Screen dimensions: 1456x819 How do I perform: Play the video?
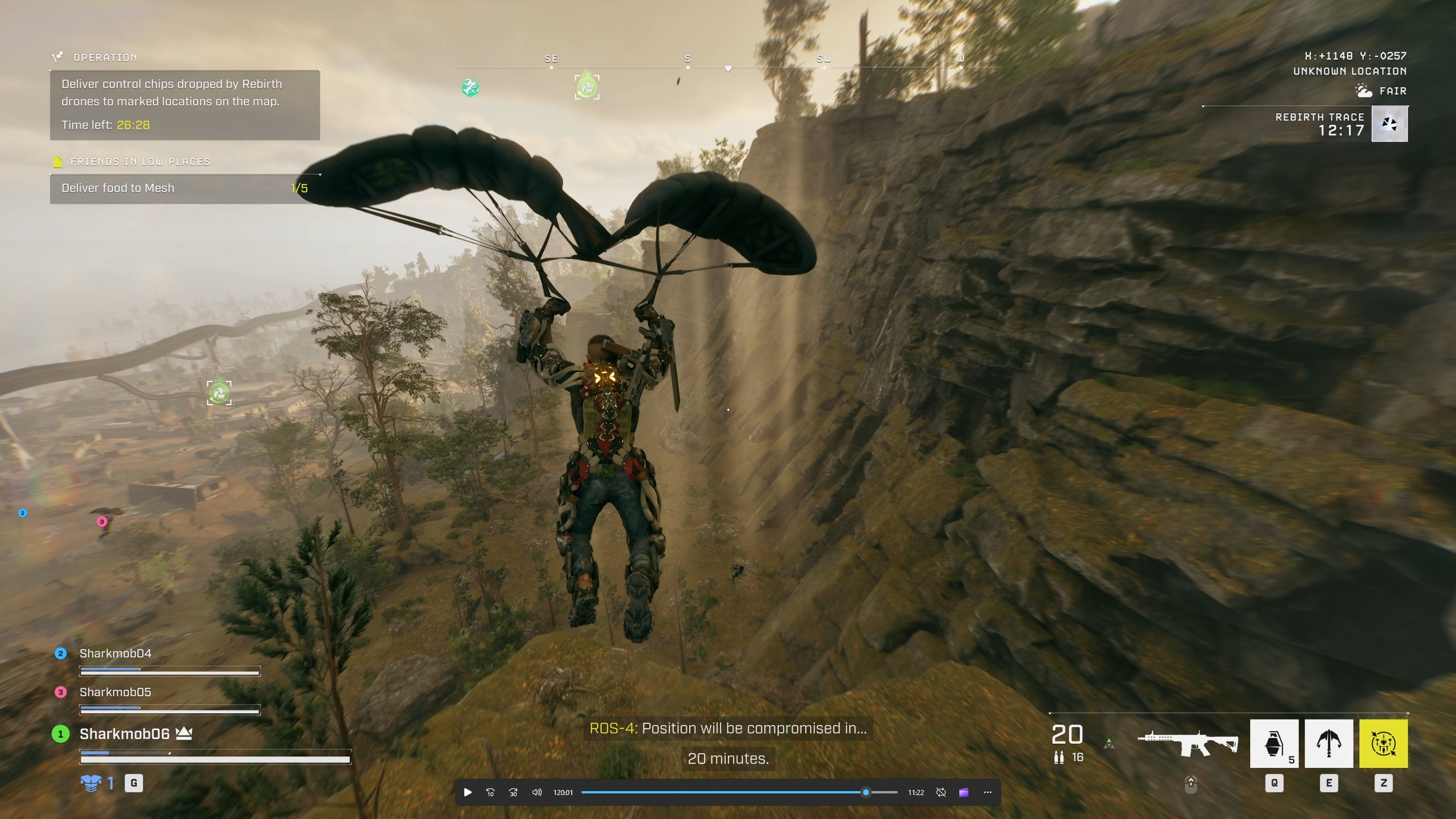(468, 792)
